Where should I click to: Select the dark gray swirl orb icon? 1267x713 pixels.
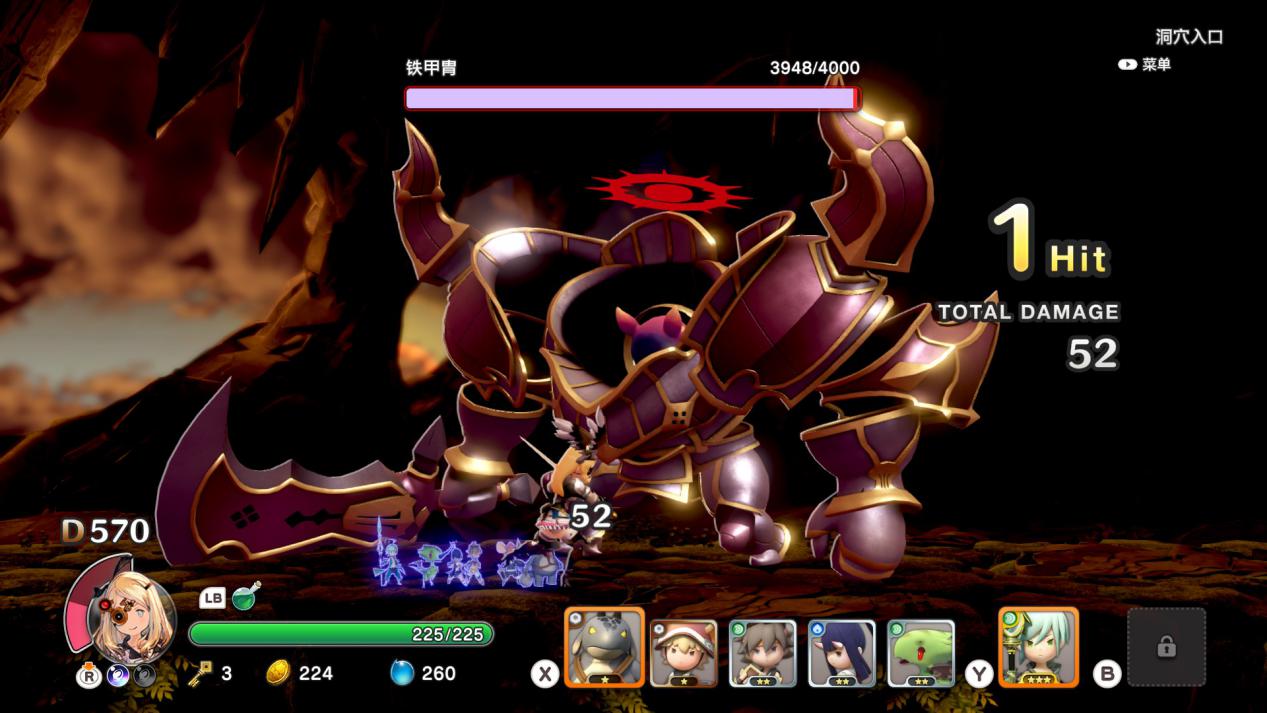tap(145, 676)
